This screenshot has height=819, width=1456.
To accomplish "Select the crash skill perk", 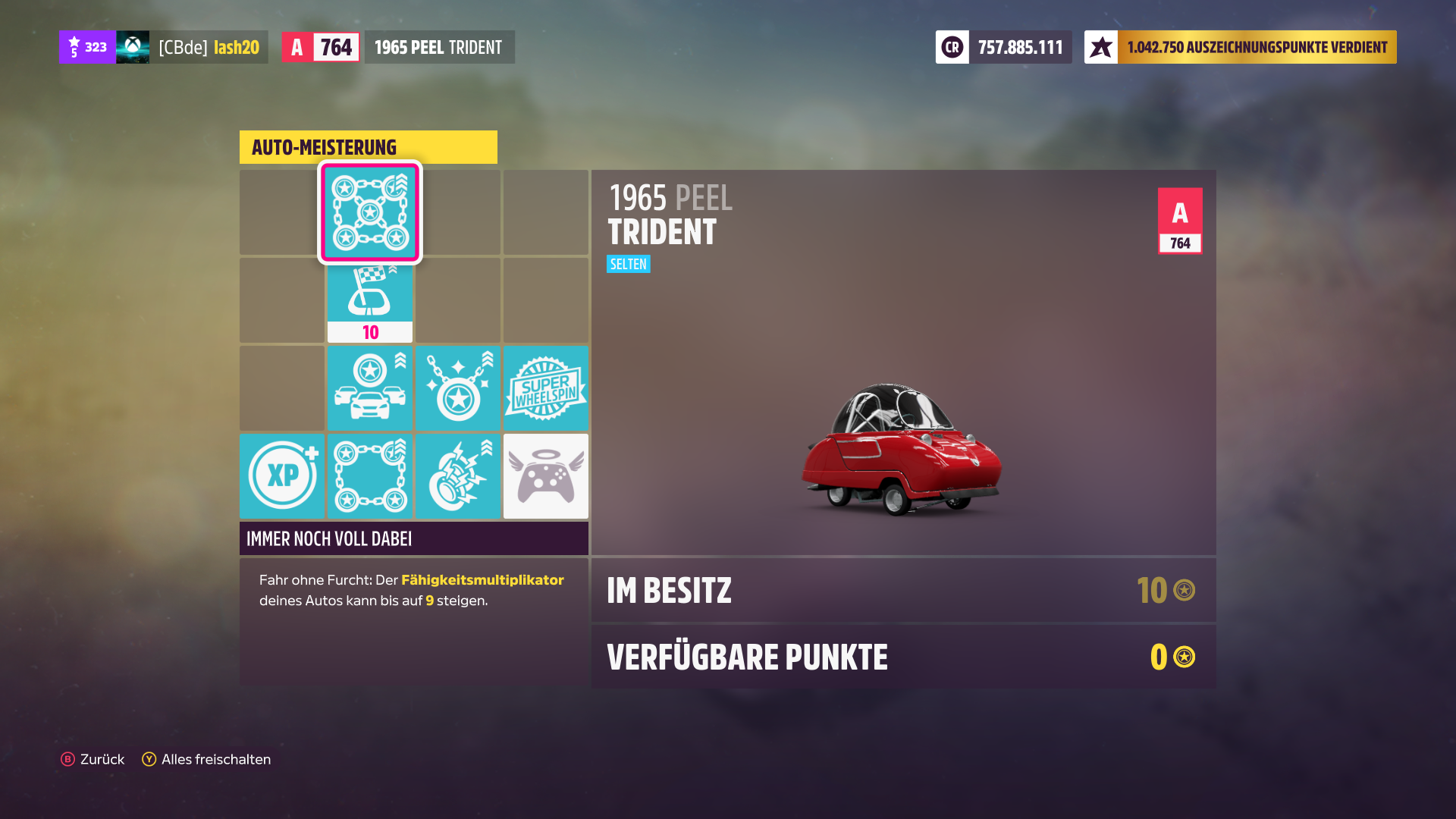I will pos(457,475).
